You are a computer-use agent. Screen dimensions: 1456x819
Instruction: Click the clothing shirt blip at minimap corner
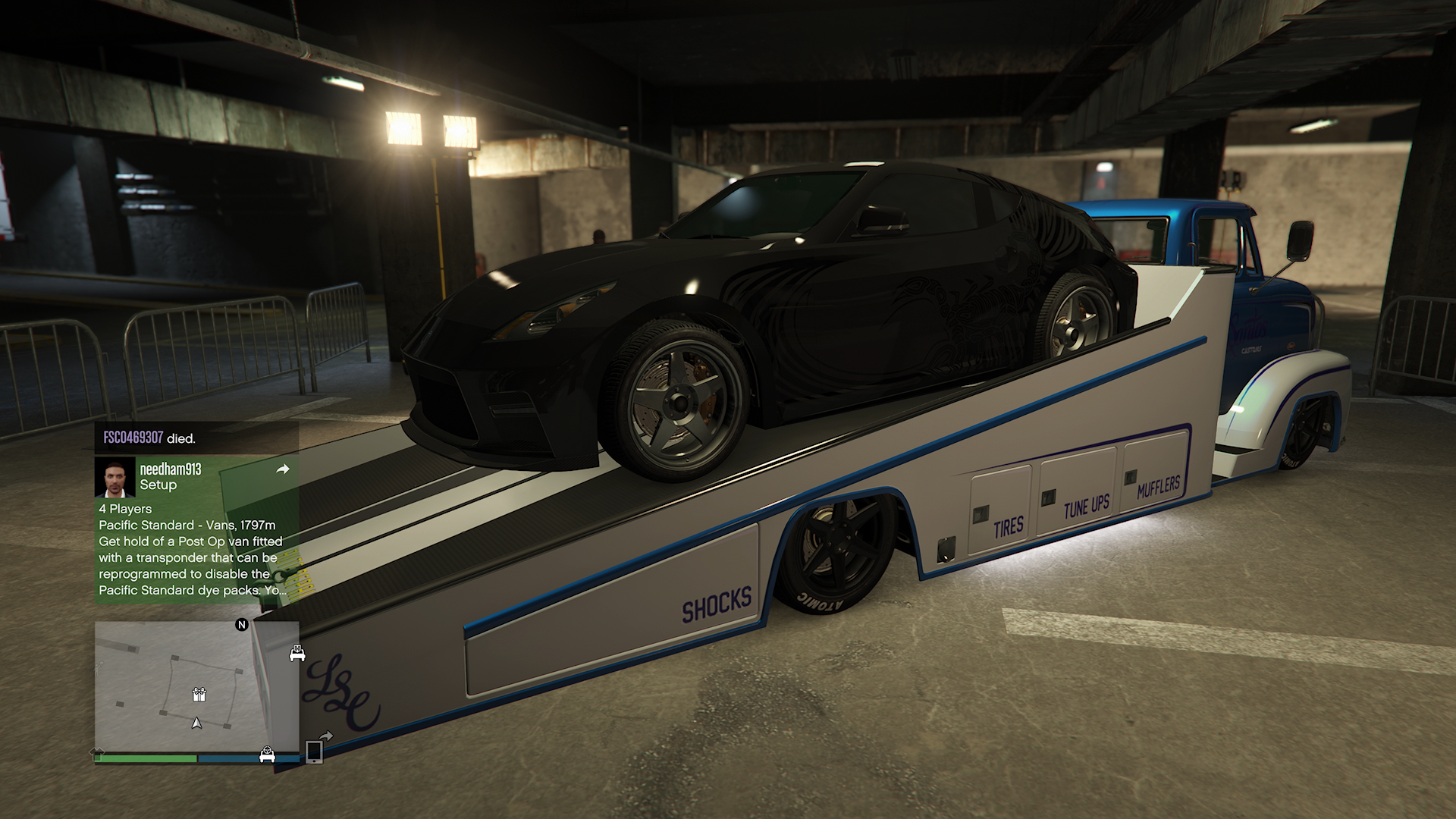point(98,752)
